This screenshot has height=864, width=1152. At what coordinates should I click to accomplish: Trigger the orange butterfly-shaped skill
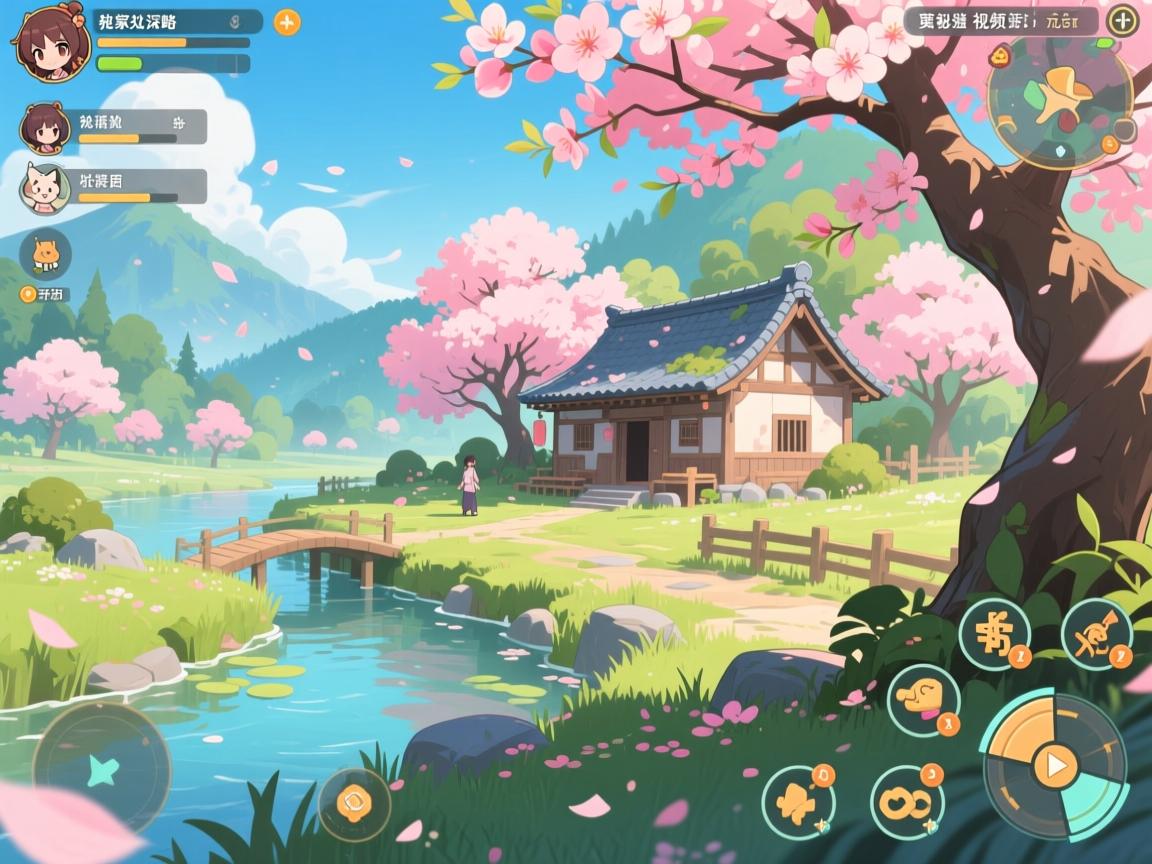point(798,802)
